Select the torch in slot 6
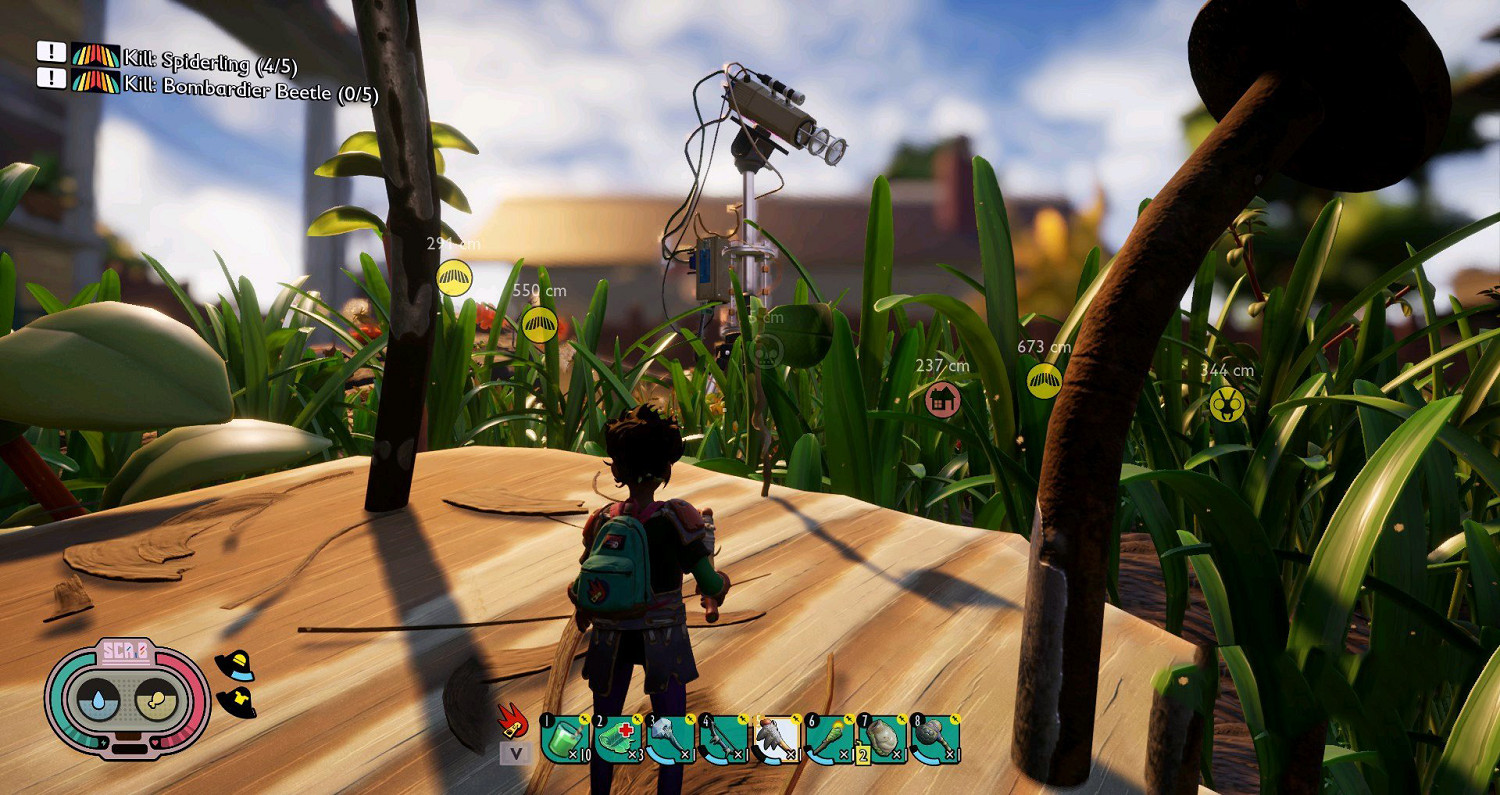 [830, 740]
